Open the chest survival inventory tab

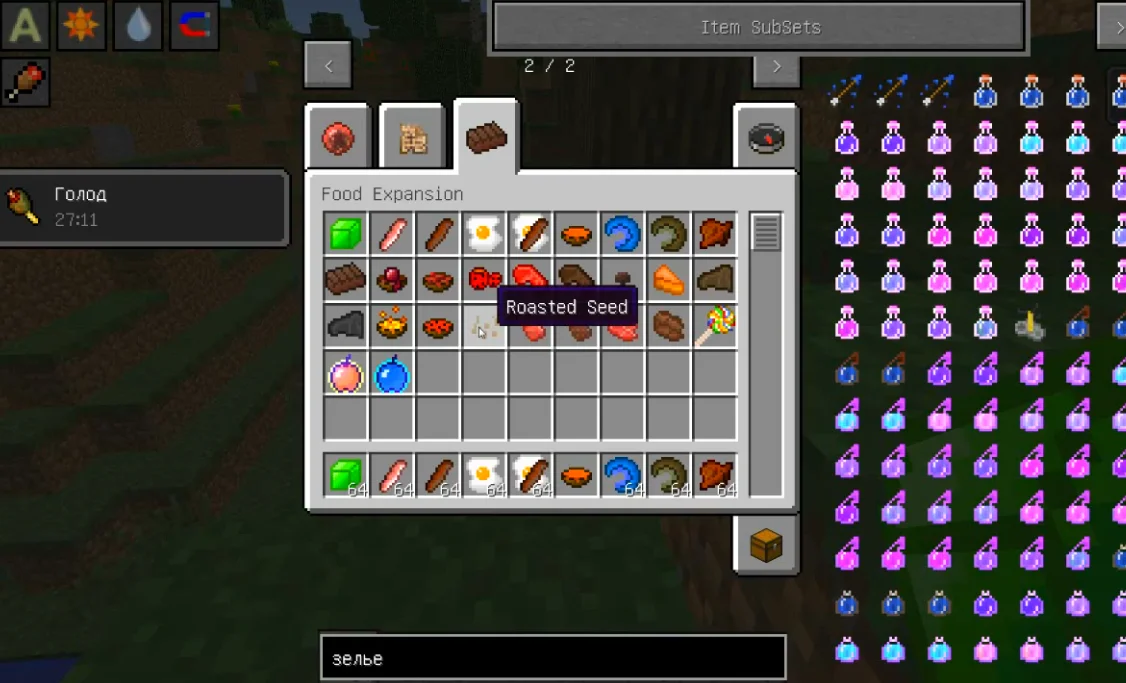click(x=766, y=546)
